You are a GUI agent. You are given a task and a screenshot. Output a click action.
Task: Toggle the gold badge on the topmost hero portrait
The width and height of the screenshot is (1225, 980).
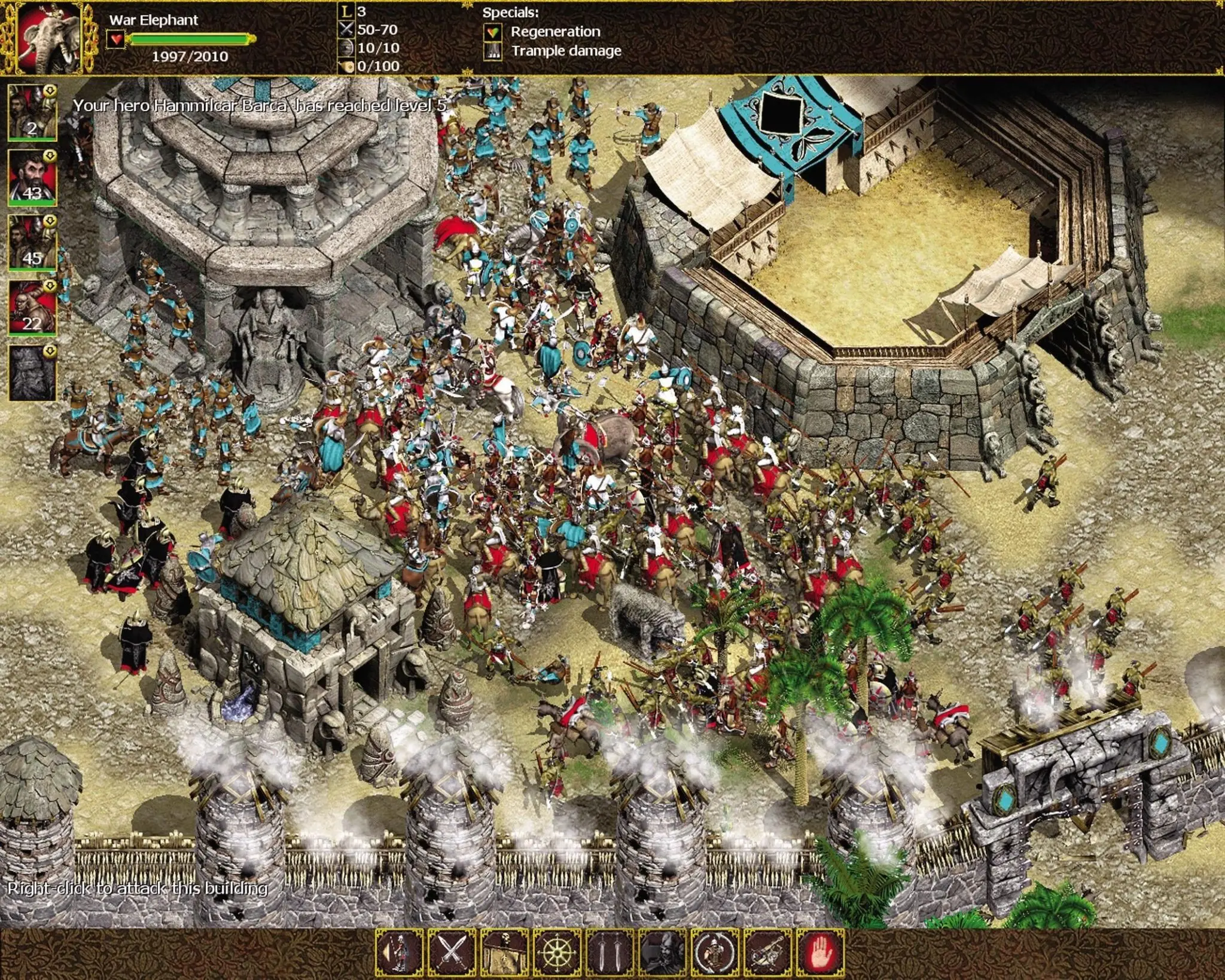pyautogui.click(x=51, y=90)
